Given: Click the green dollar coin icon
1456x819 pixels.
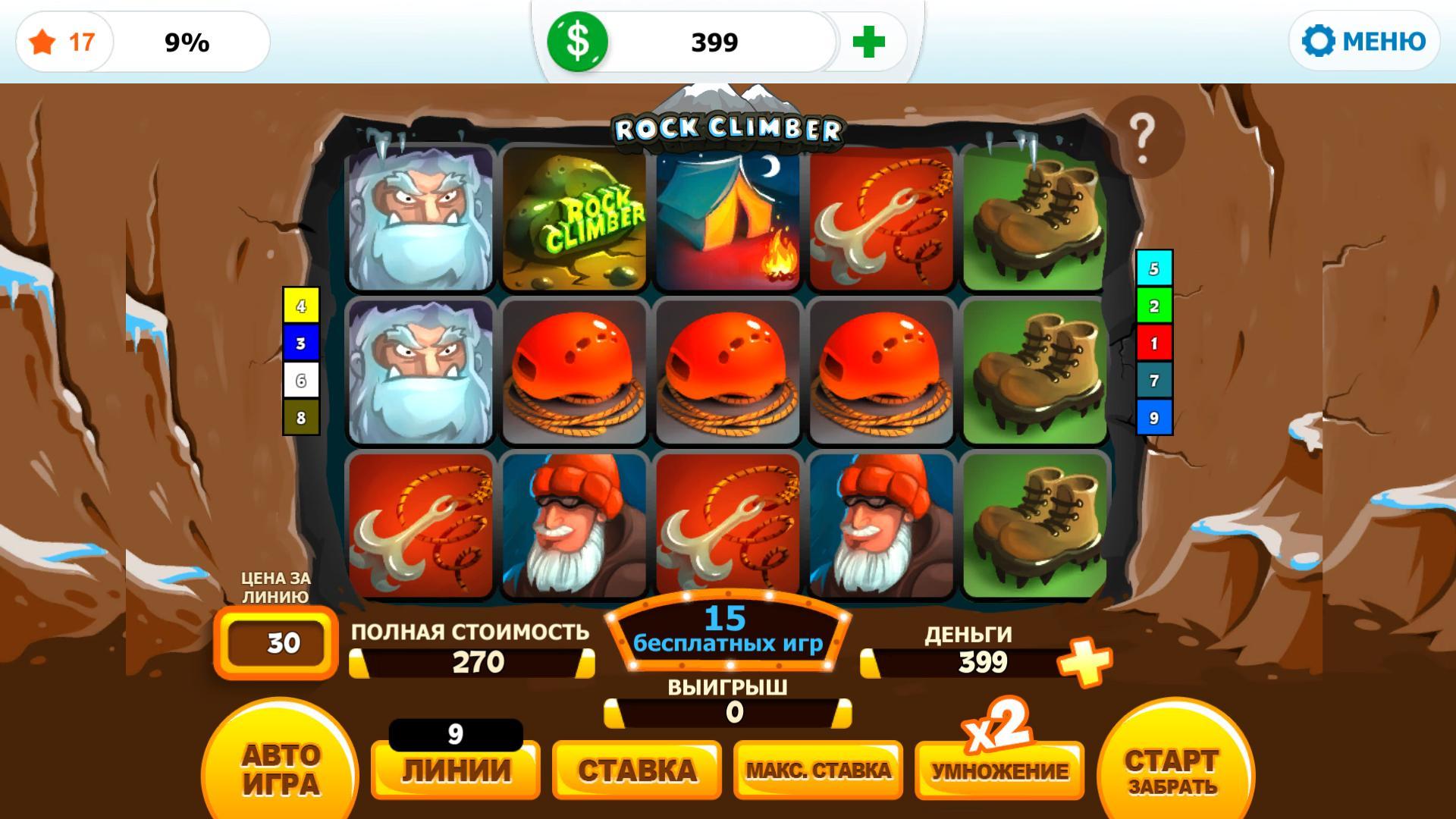Looking at the screenshot, I should [578, 42].
